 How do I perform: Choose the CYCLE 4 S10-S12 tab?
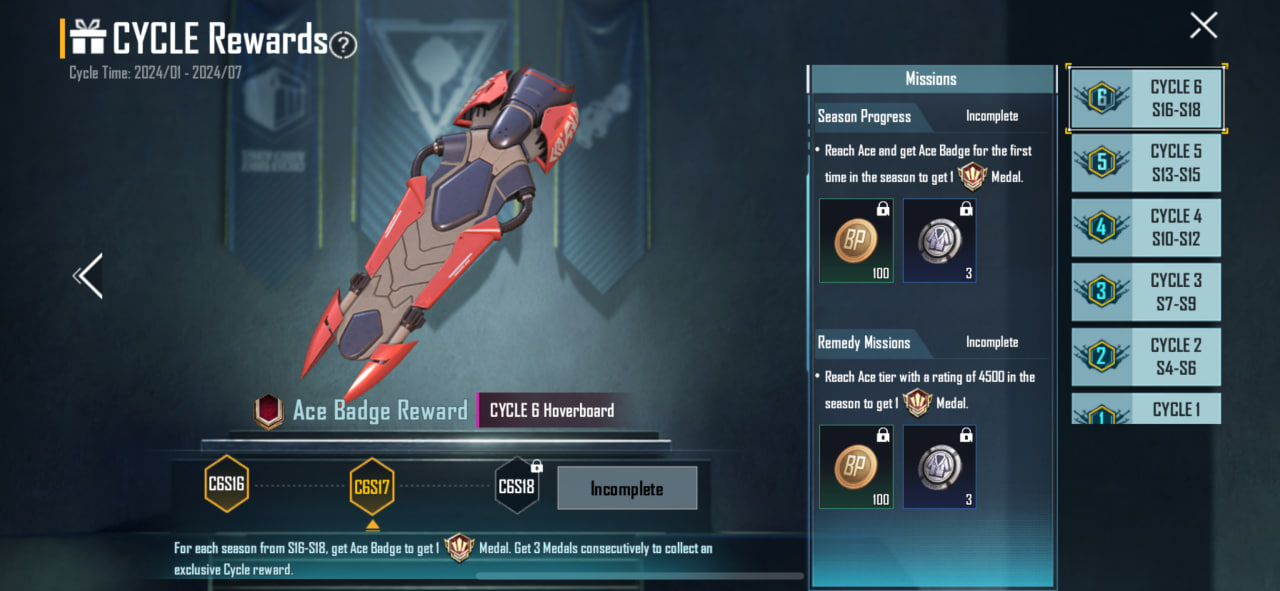coord(1146,228)
